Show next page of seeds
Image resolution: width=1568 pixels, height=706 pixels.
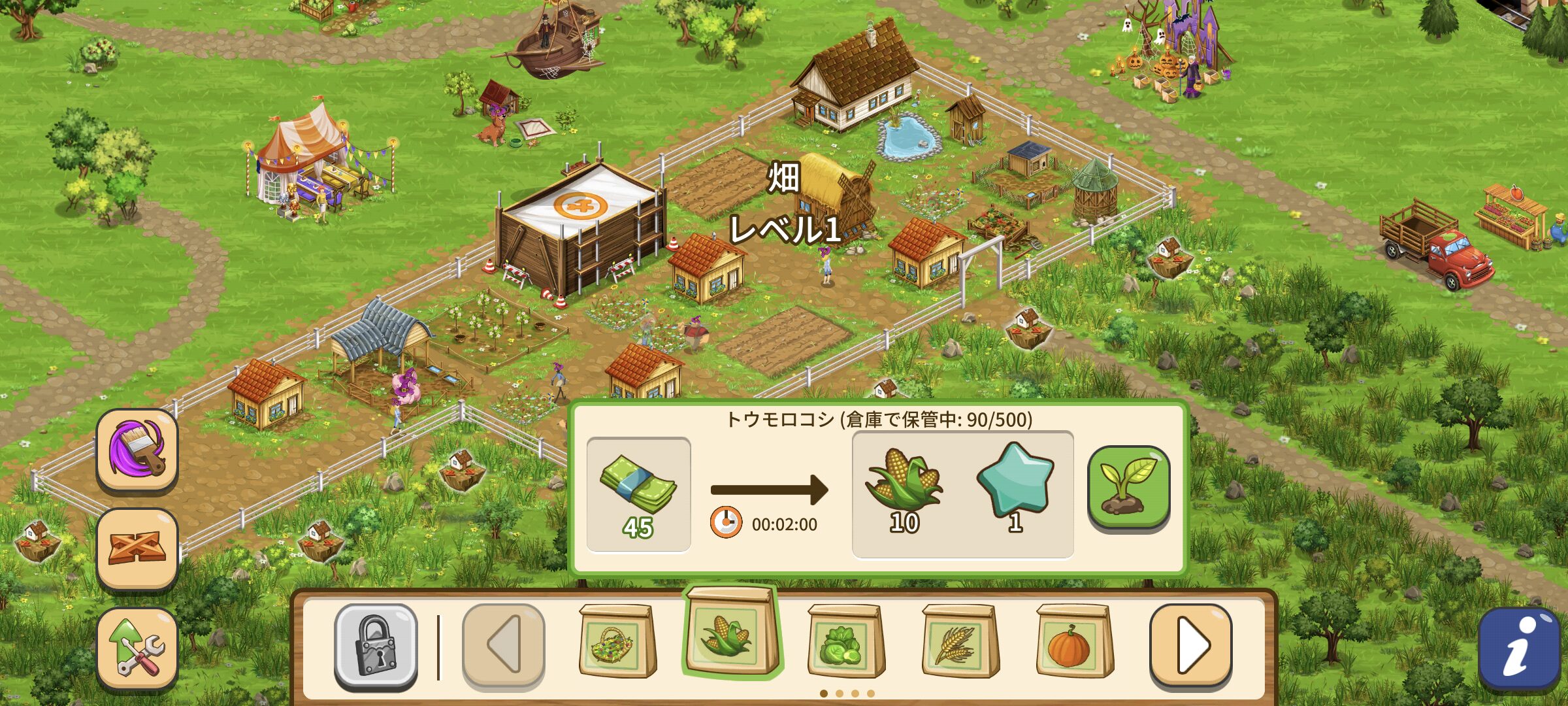tap(1190, 646)
